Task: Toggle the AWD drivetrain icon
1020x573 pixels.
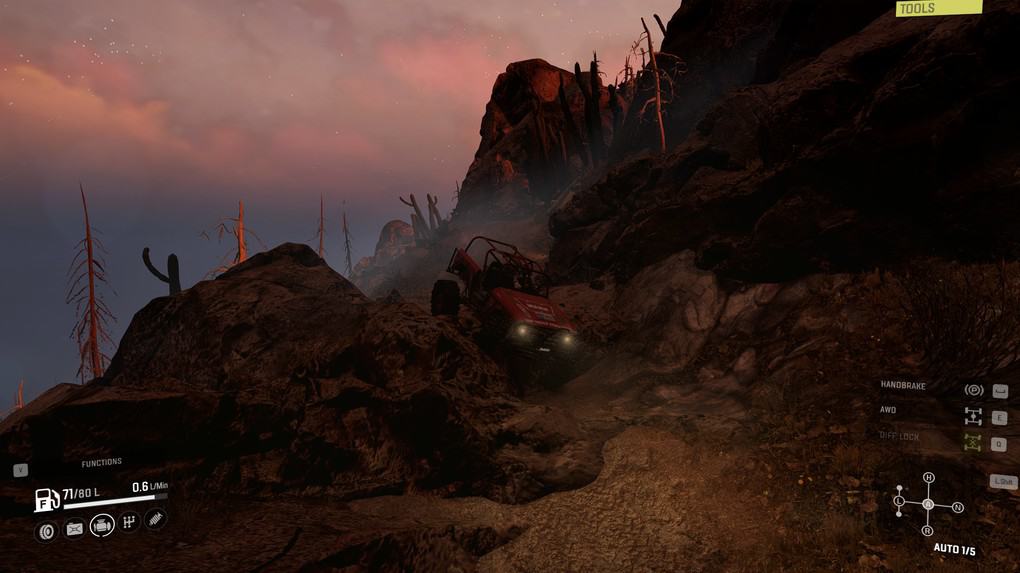Action: click(x=972, y=416)
